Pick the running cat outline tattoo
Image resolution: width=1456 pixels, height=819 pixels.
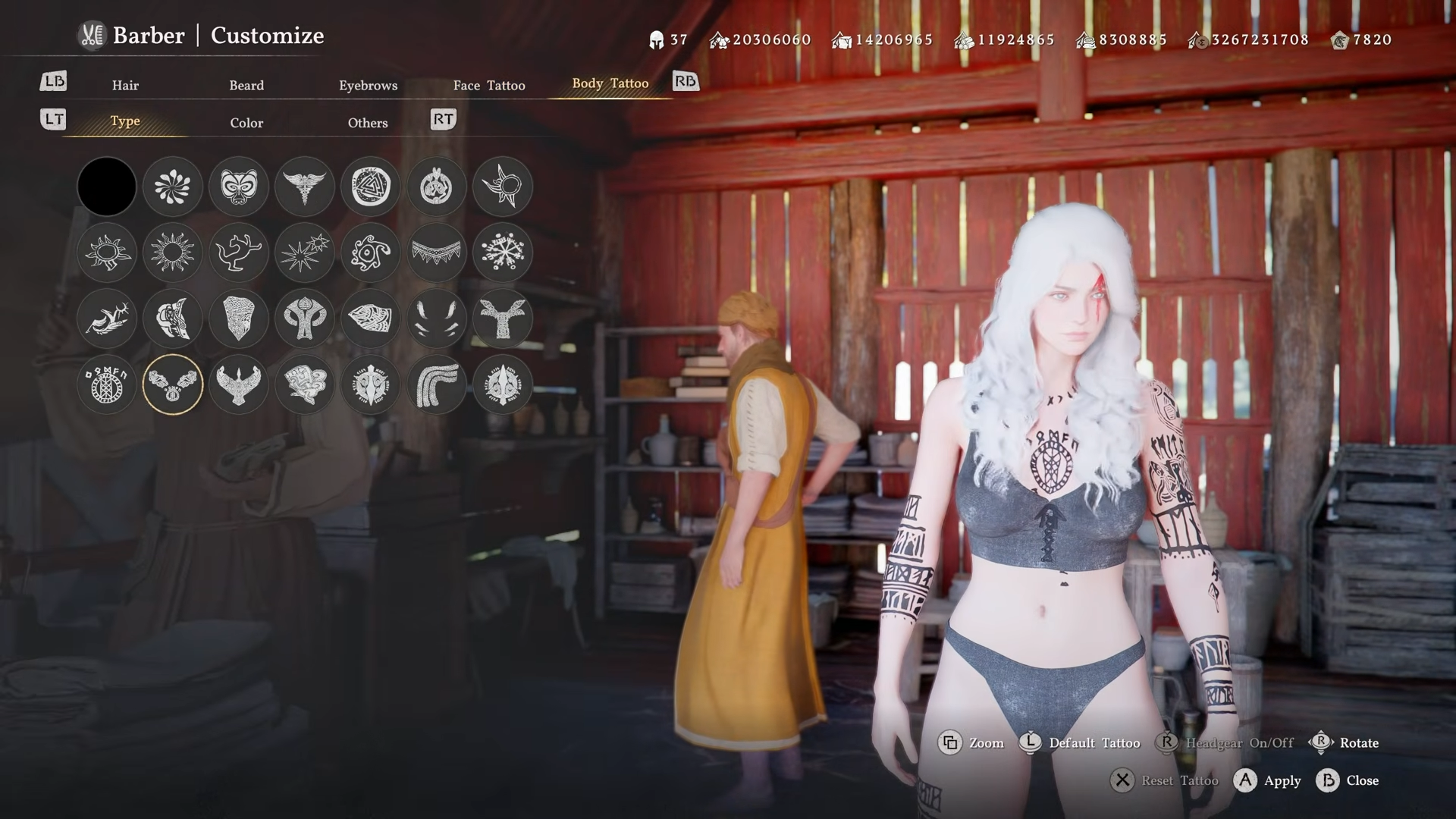[x=239, y=253]
